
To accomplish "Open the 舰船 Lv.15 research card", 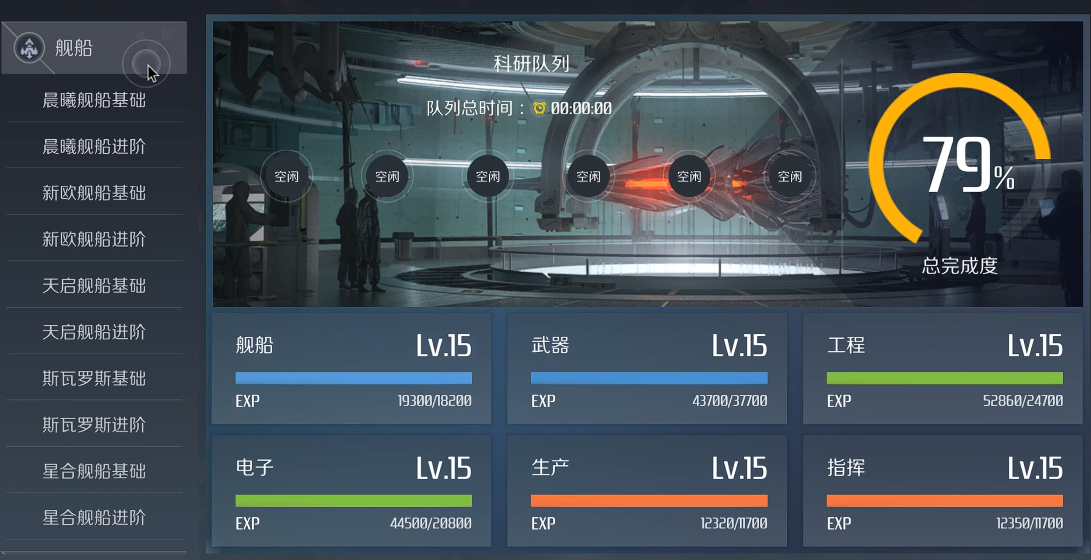I will click(353, 369).
